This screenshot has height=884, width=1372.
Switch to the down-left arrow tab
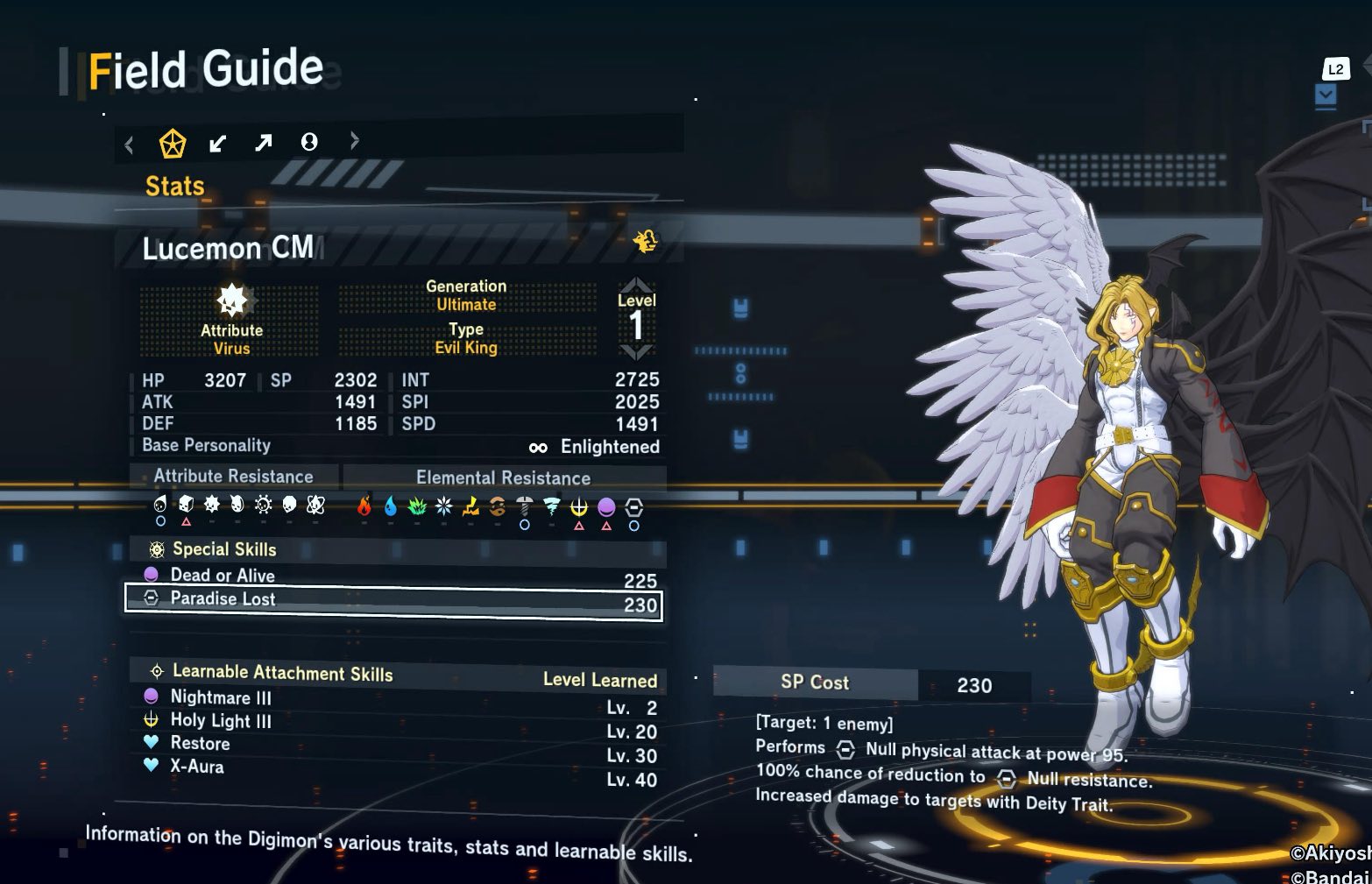217,143
